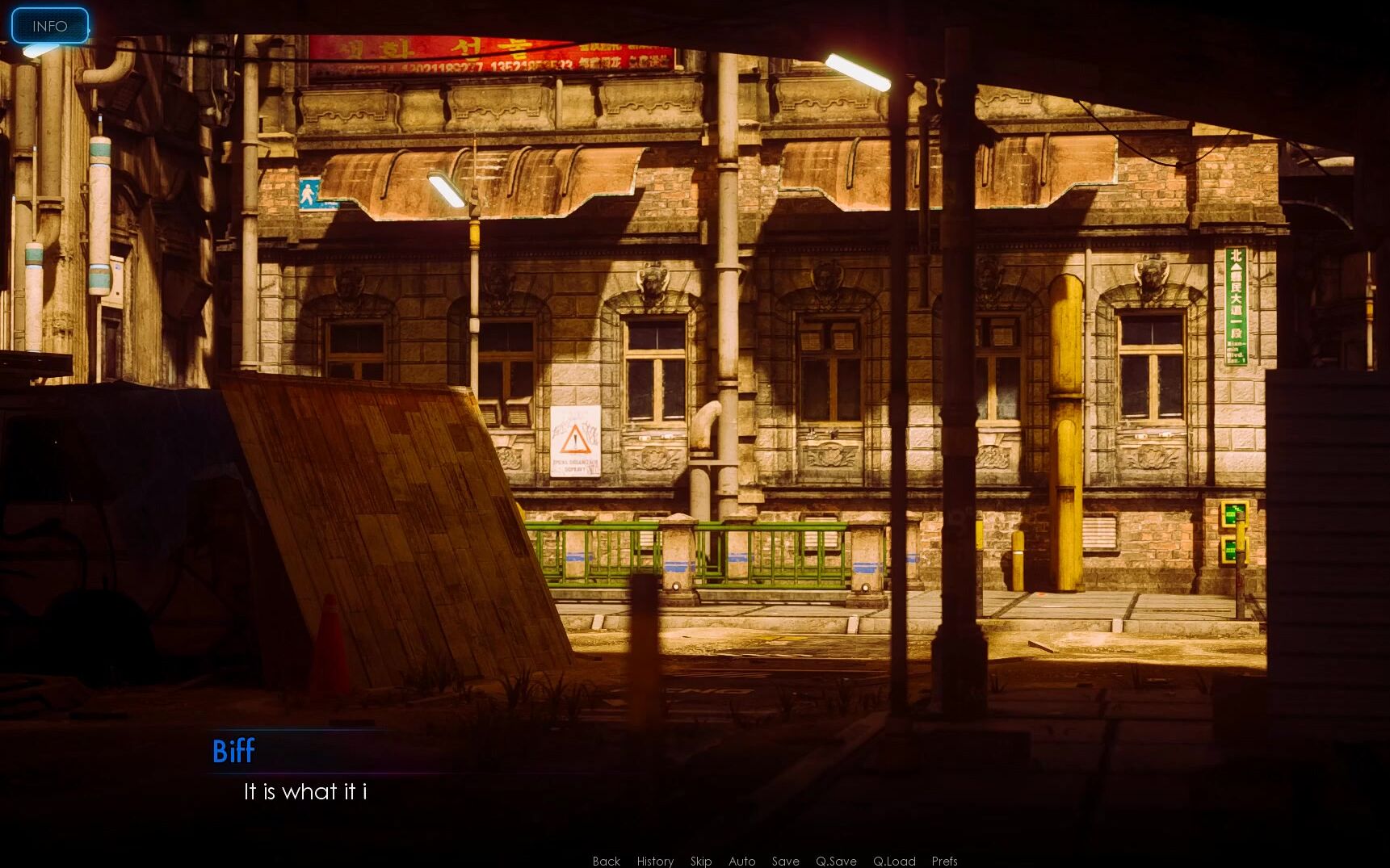Image resolution: width=1390 pixels, height=868 pixels.
Task: Load the quick save with Q.Load
Action: click(x=894, y=861)
